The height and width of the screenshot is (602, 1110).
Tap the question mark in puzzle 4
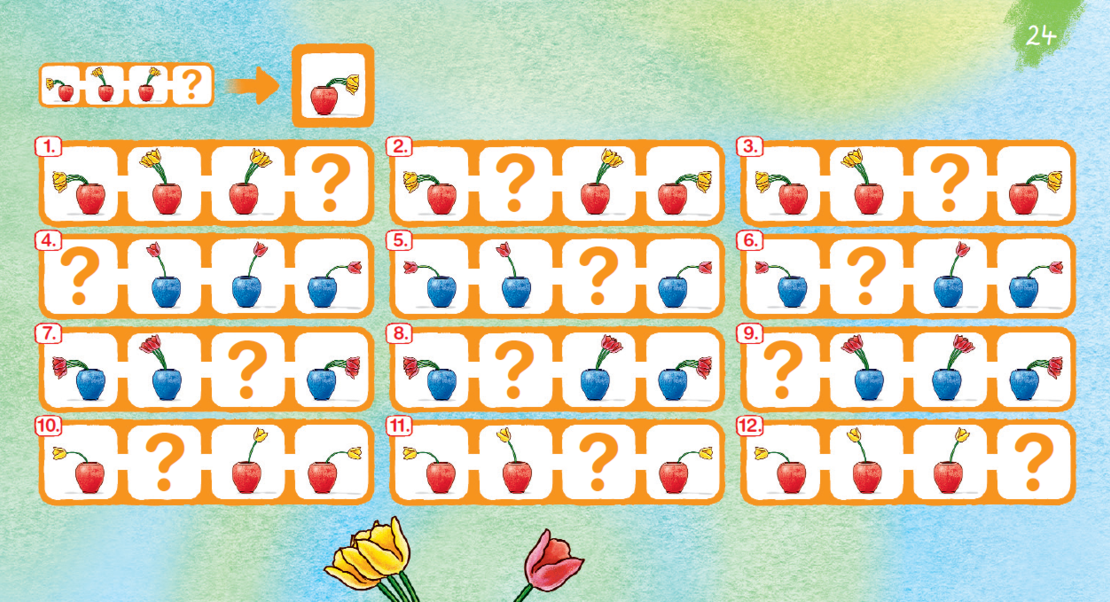click(x=80, y=276)
